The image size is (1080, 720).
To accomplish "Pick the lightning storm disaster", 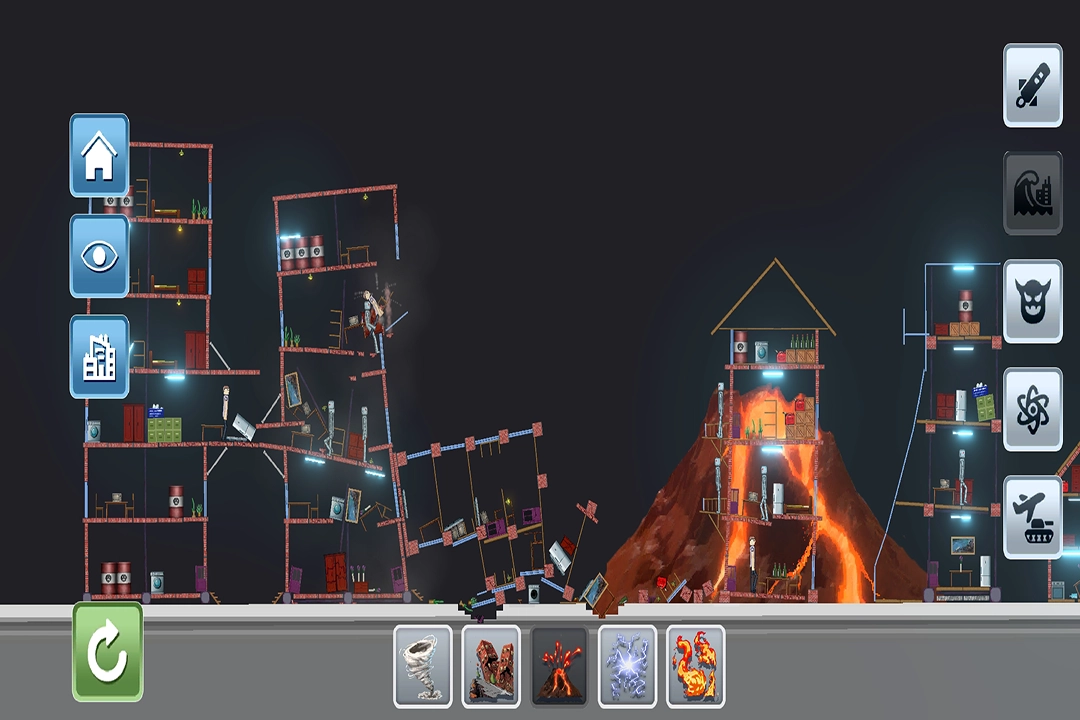I will (627, 666).
